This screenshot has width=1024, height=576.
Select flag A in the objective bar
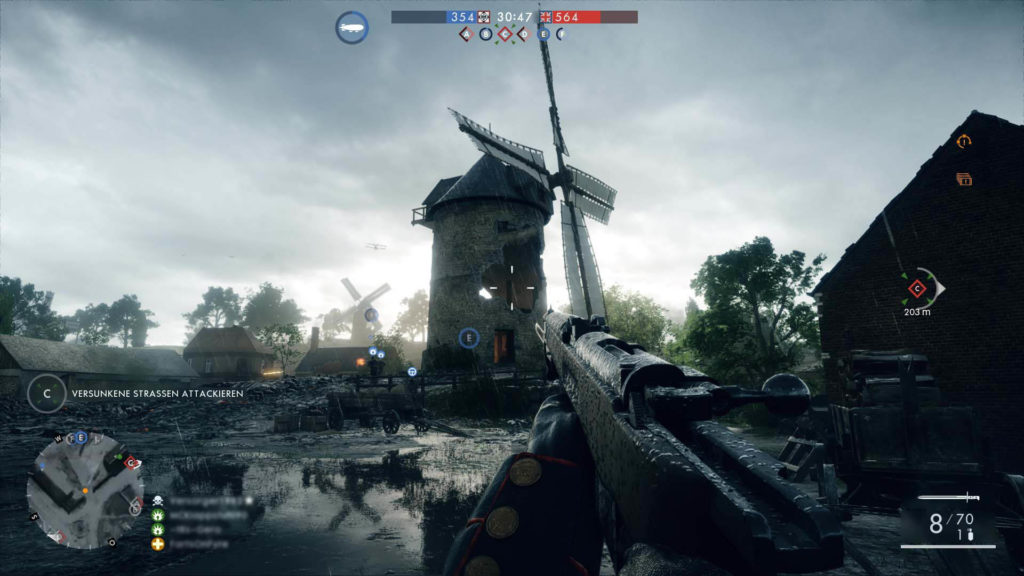pyautogui.click(x=466, y=34)
